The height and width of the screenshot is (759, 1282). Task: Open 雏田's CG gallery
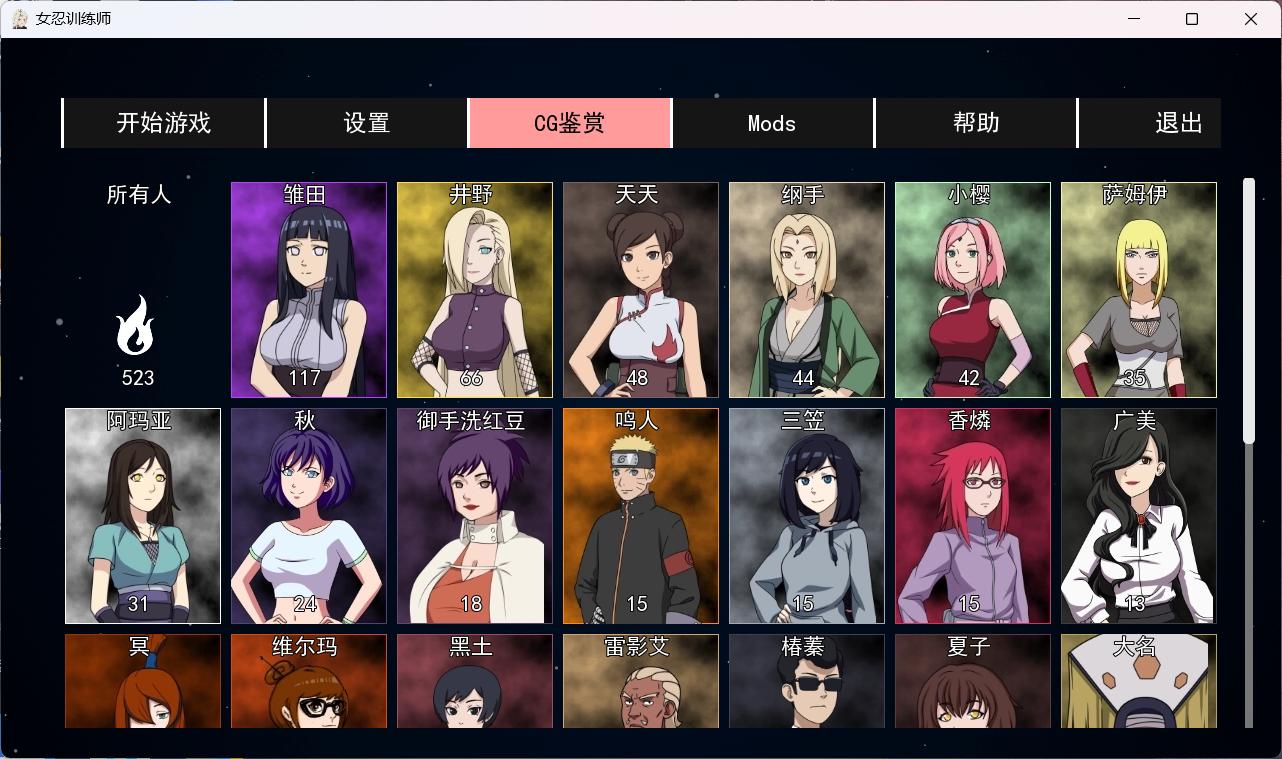tap(308, 289)
